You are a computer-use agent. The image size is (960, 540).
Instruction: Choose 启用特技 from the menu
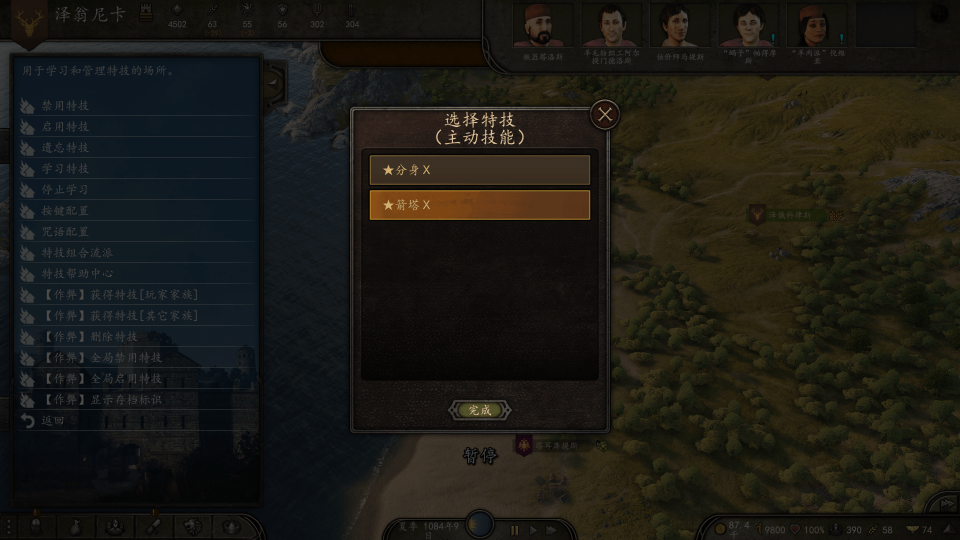point(66,127)
